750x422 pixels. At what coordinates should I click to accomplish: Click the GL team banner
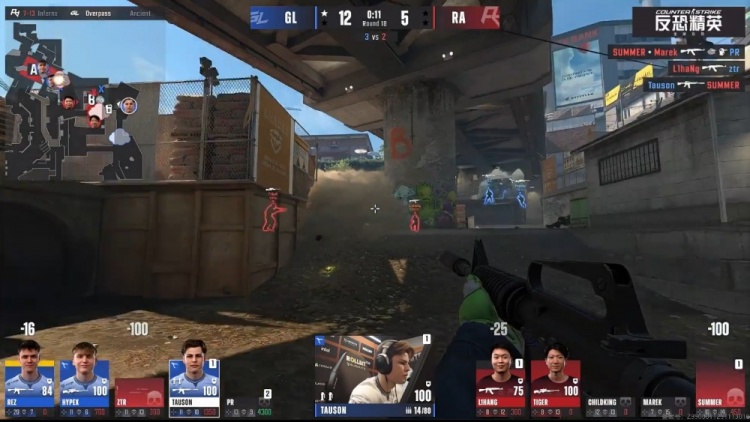pyautogui.click(x=280, y=17)
